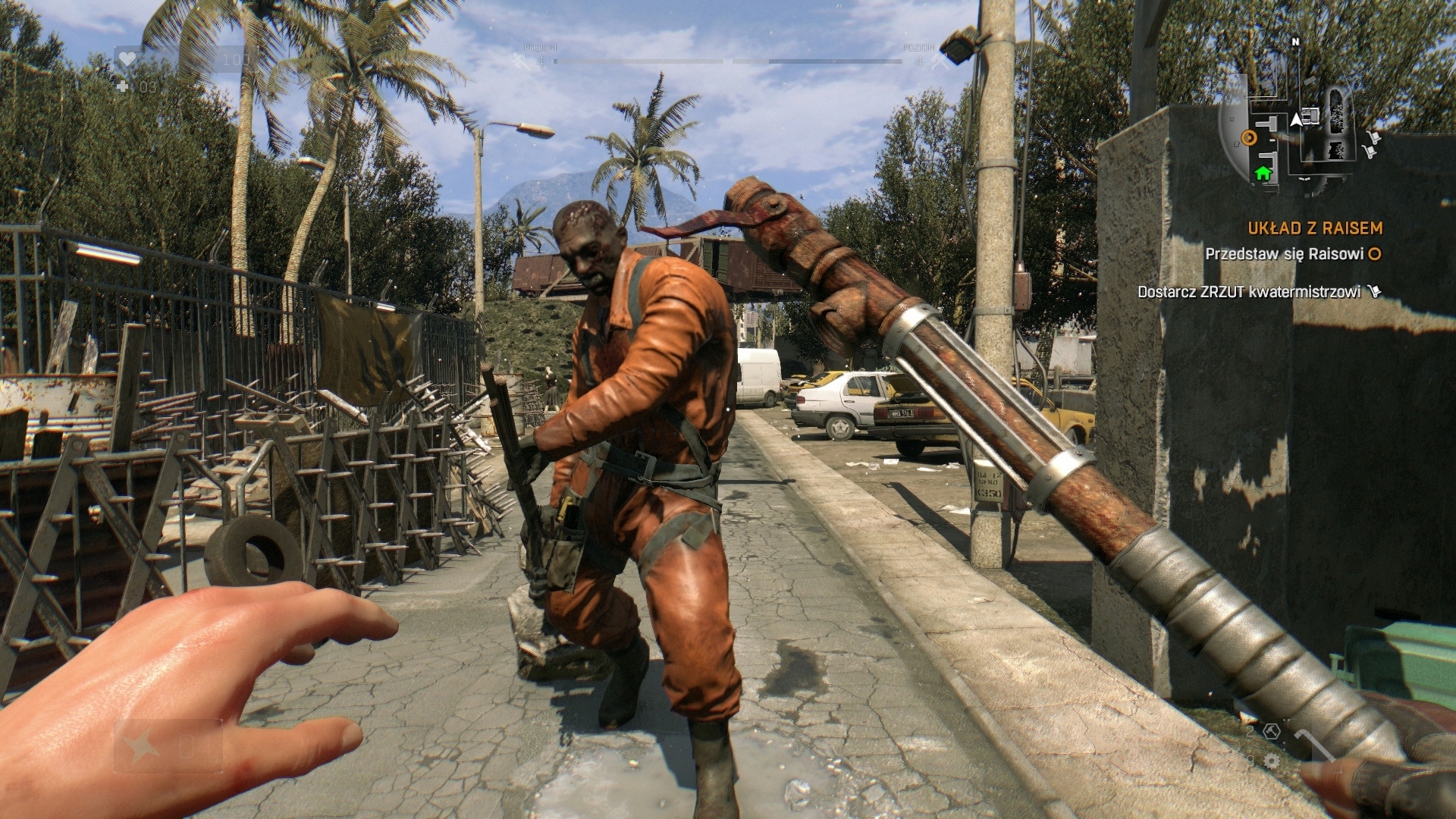Select the green safe house marker on minimap
The height and width of the screenshot is (819, 1456).
pyautogui.click(x=1263, y=174)
